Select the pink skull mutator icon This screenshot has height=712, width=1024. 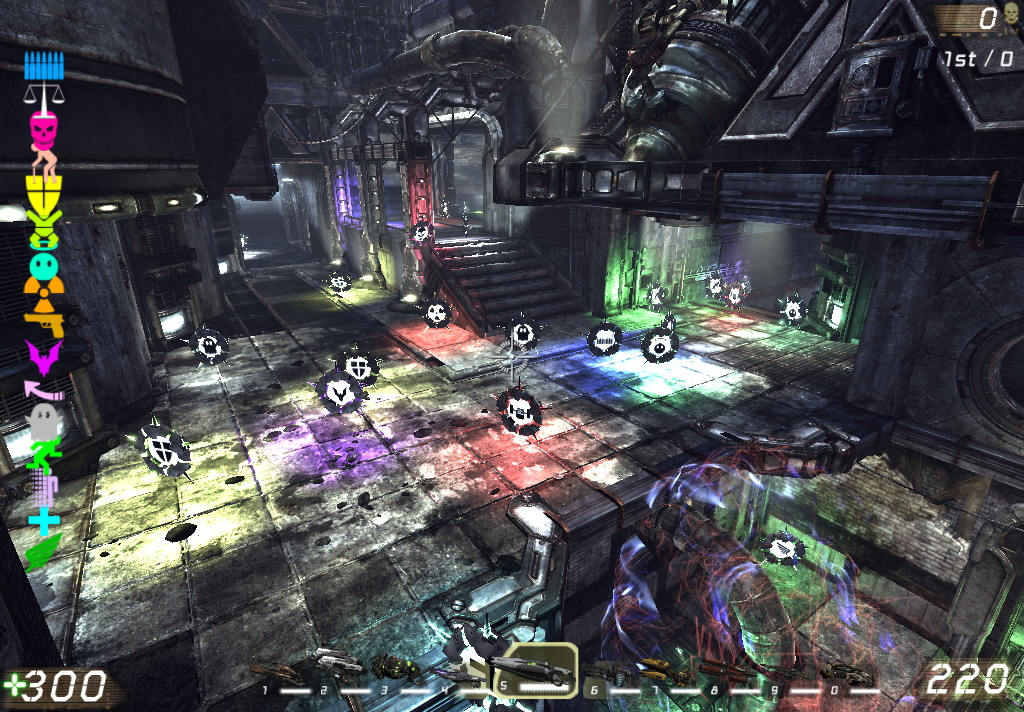coord(43,129)
